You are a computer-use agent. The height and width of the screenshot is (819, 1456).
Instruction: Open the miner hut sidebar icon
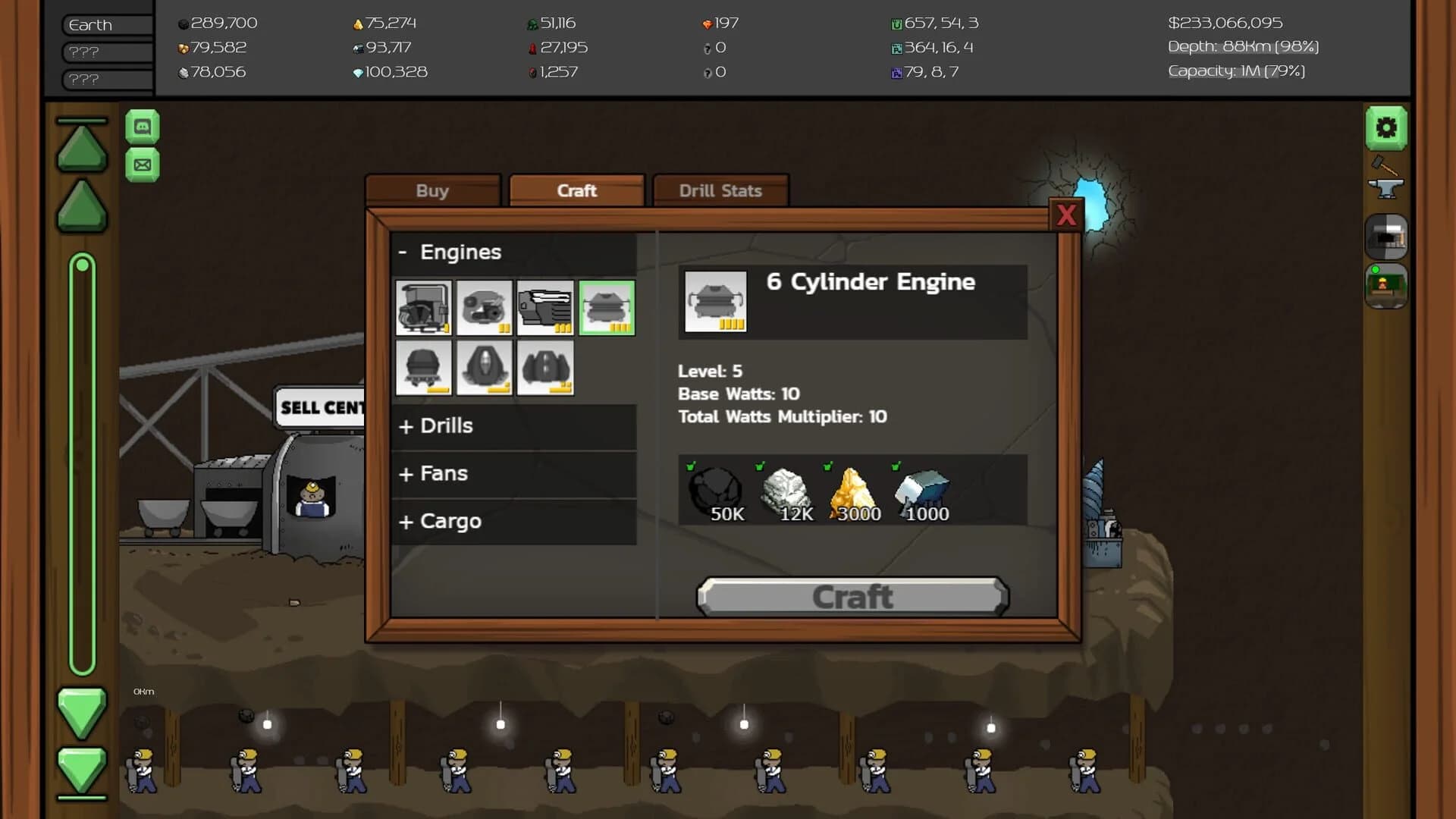(1386, 286)
